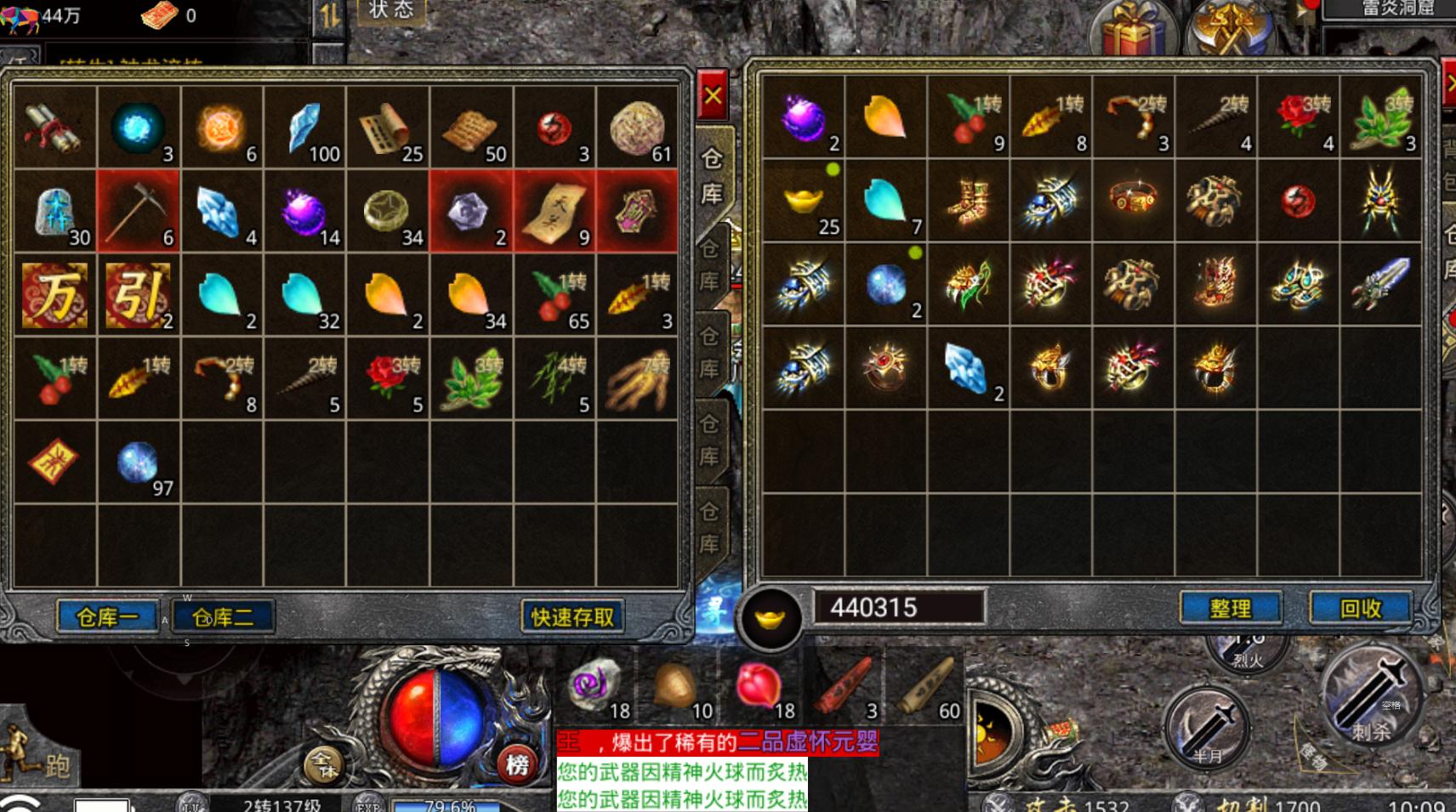
Task: Switch to the 仓库二 warehouse tab
Action: pos(223,616)
